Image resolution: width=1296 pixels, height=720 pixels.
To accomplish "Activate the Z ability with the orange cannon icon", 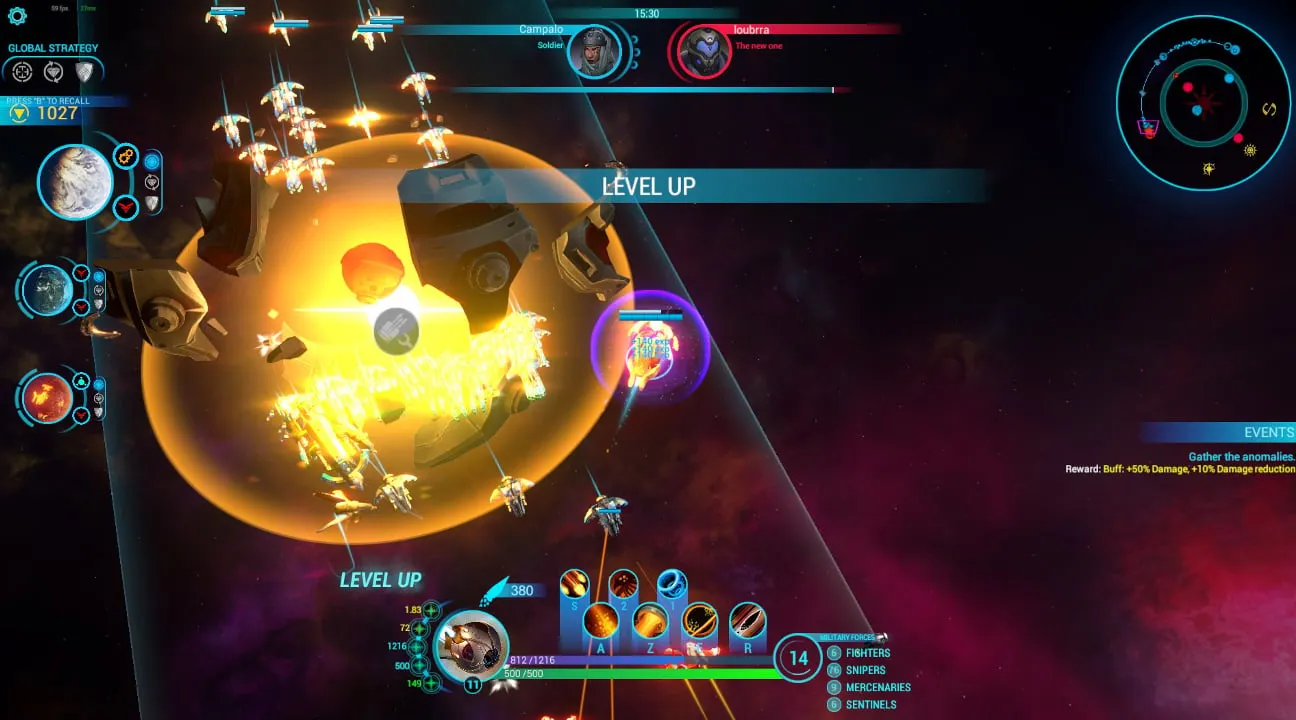I will 650,622.
